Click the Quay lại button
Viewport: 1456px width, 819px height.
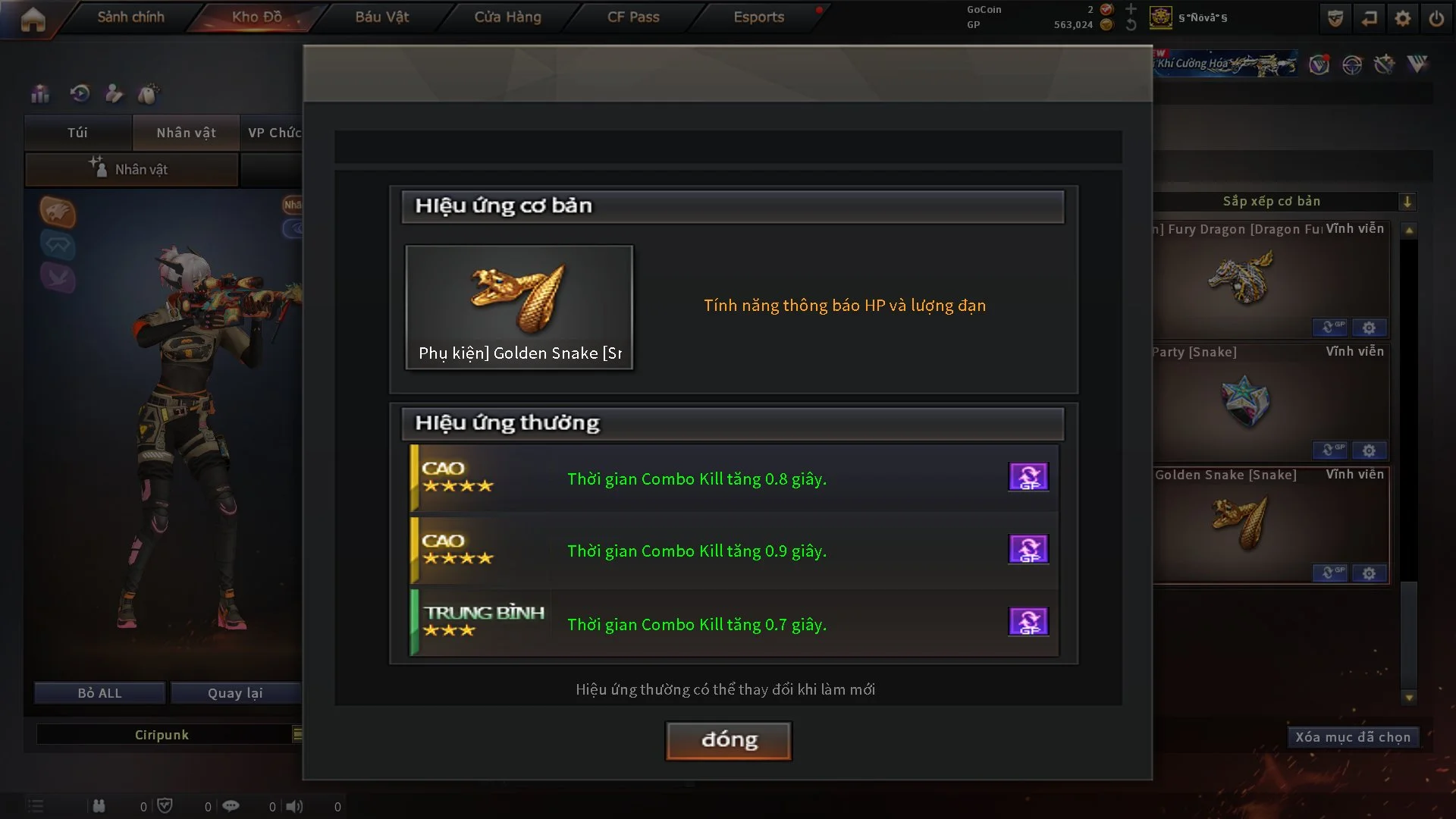point(235,693)
